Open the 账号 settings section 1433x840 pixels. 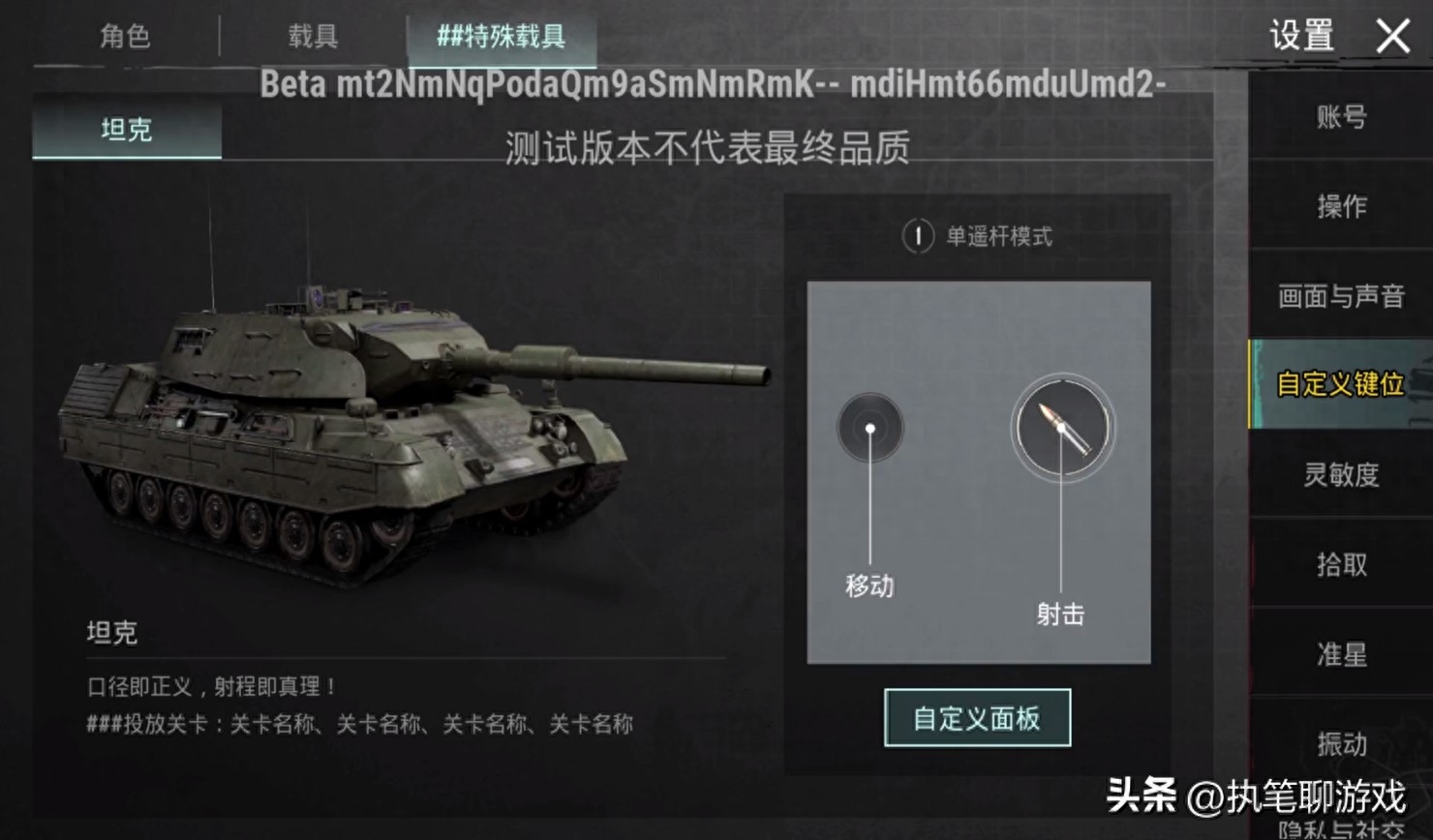(x=1341, y=117)
